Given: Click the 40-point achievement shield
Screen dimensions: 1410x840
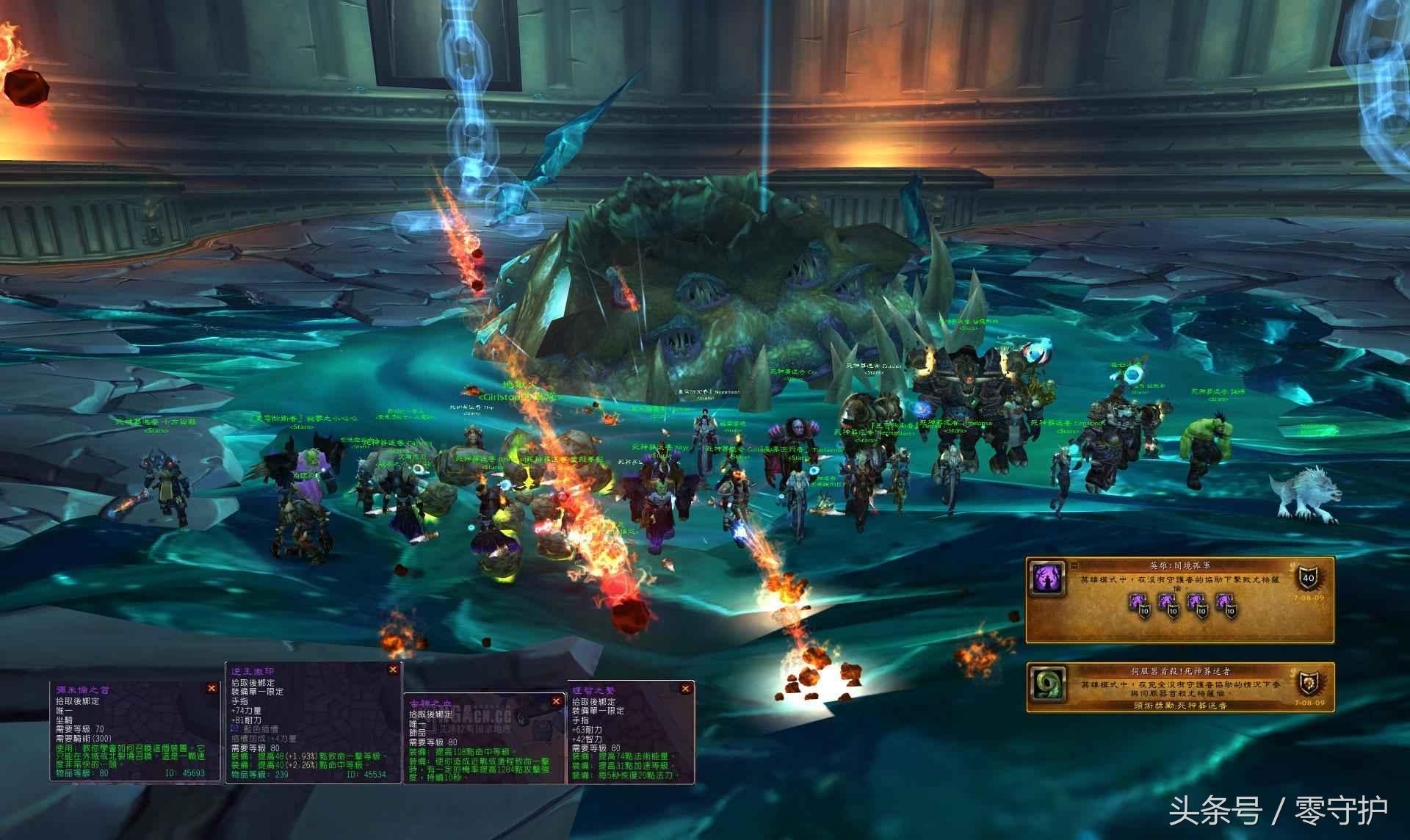Looking at the screenshot, I should pyautogui.click(x=1308, y=577).
